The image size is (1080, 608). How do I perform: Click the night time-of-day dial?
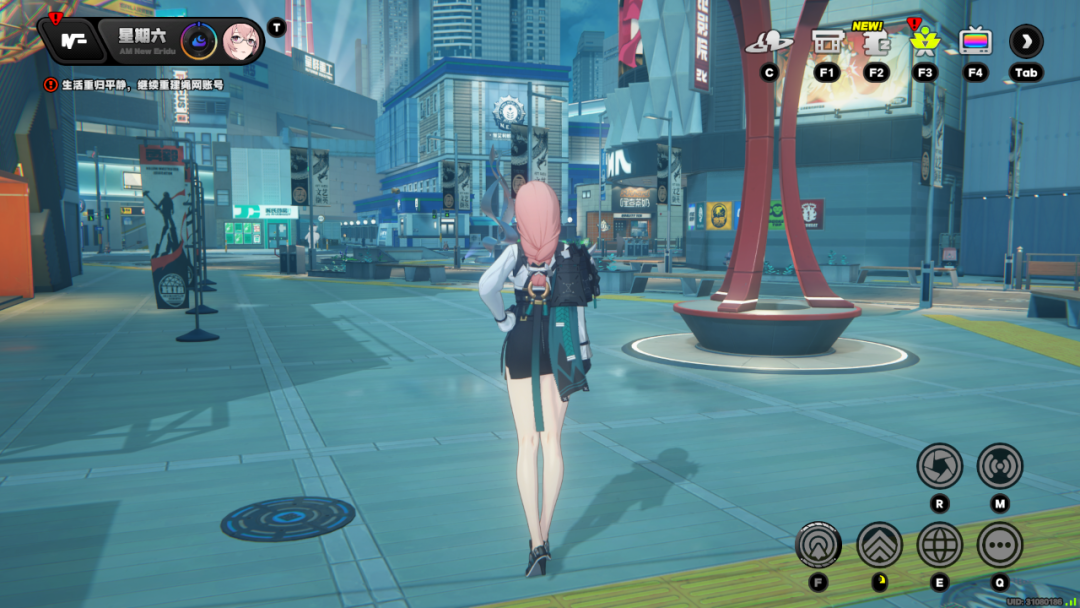coord(199,41)
